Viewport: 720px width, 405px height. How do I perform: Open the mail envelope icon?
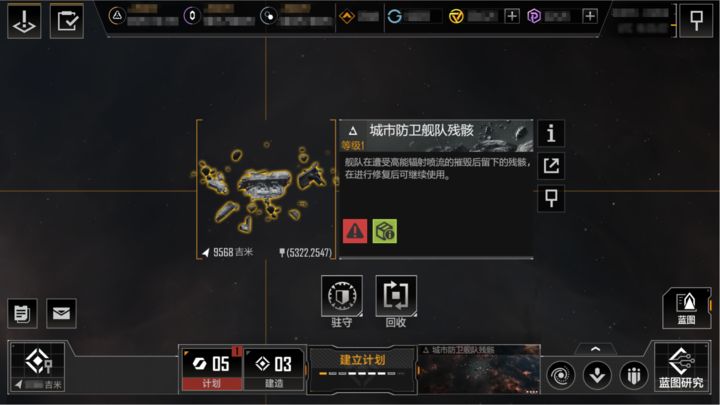[x=62, y=314]
